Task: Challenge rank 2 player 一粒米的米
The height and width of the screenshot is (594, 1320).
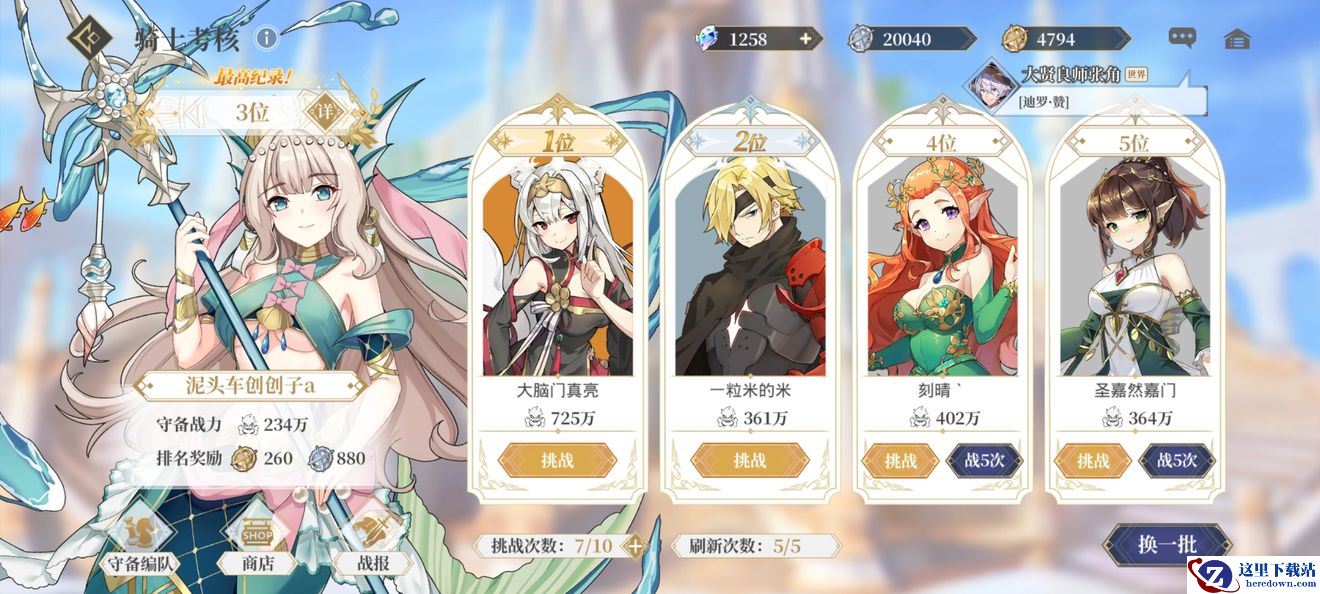Action: (749, 460)
